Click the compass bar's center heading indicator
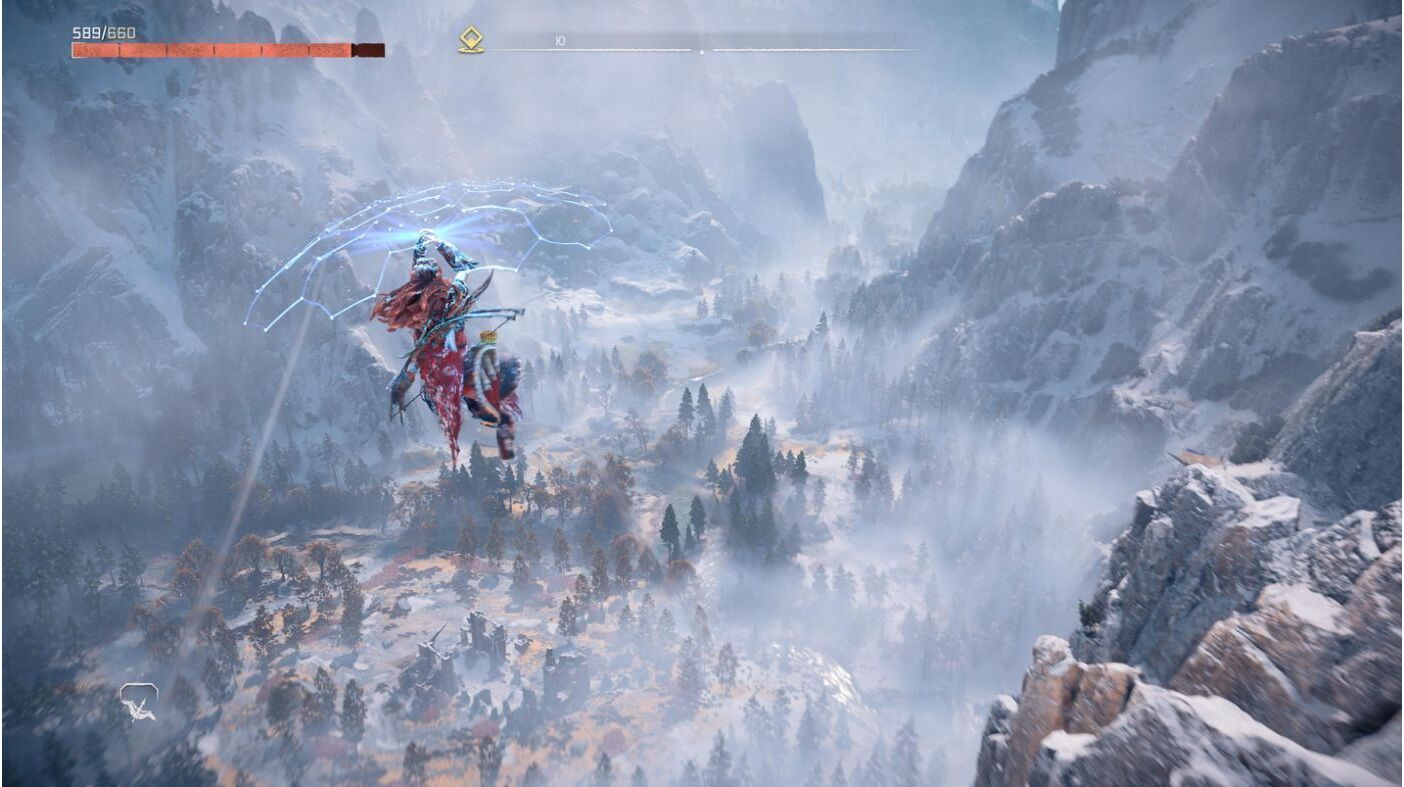The width and height of the screenshot is (1404, 787). (701, 50)
